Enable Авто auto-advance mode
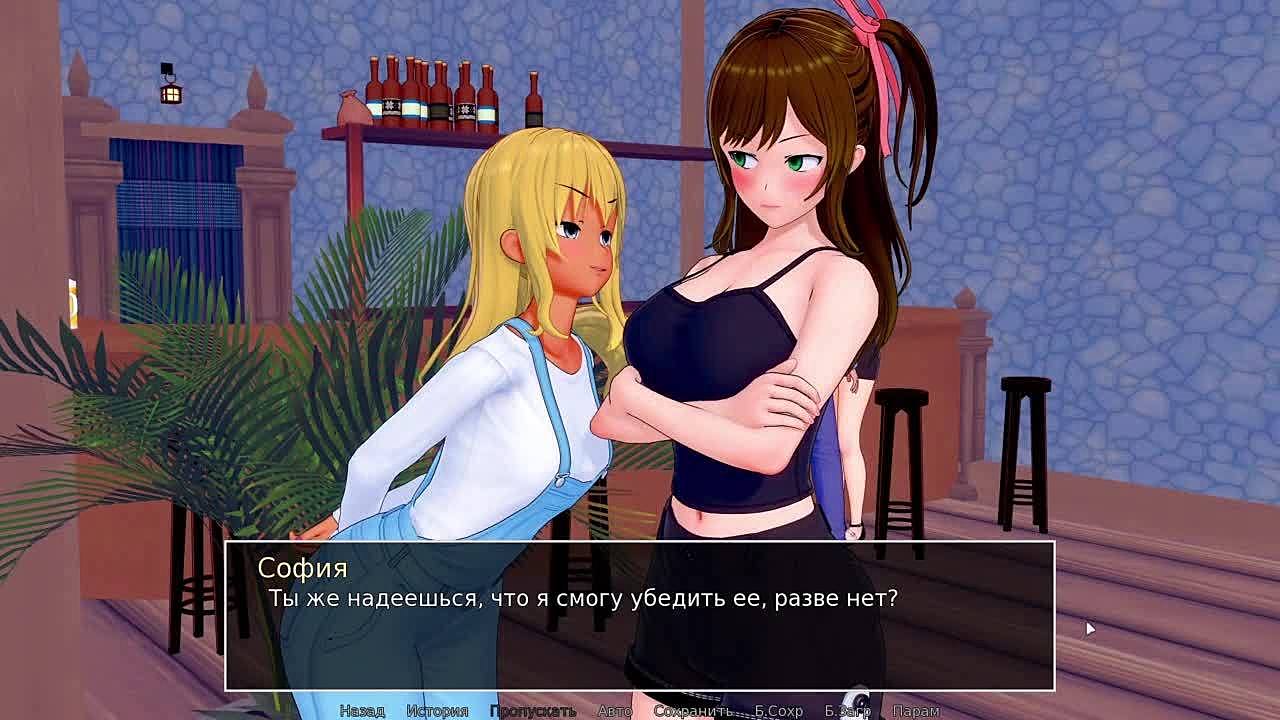Viewport: 1280px width, 720px height. coord(614,711)
